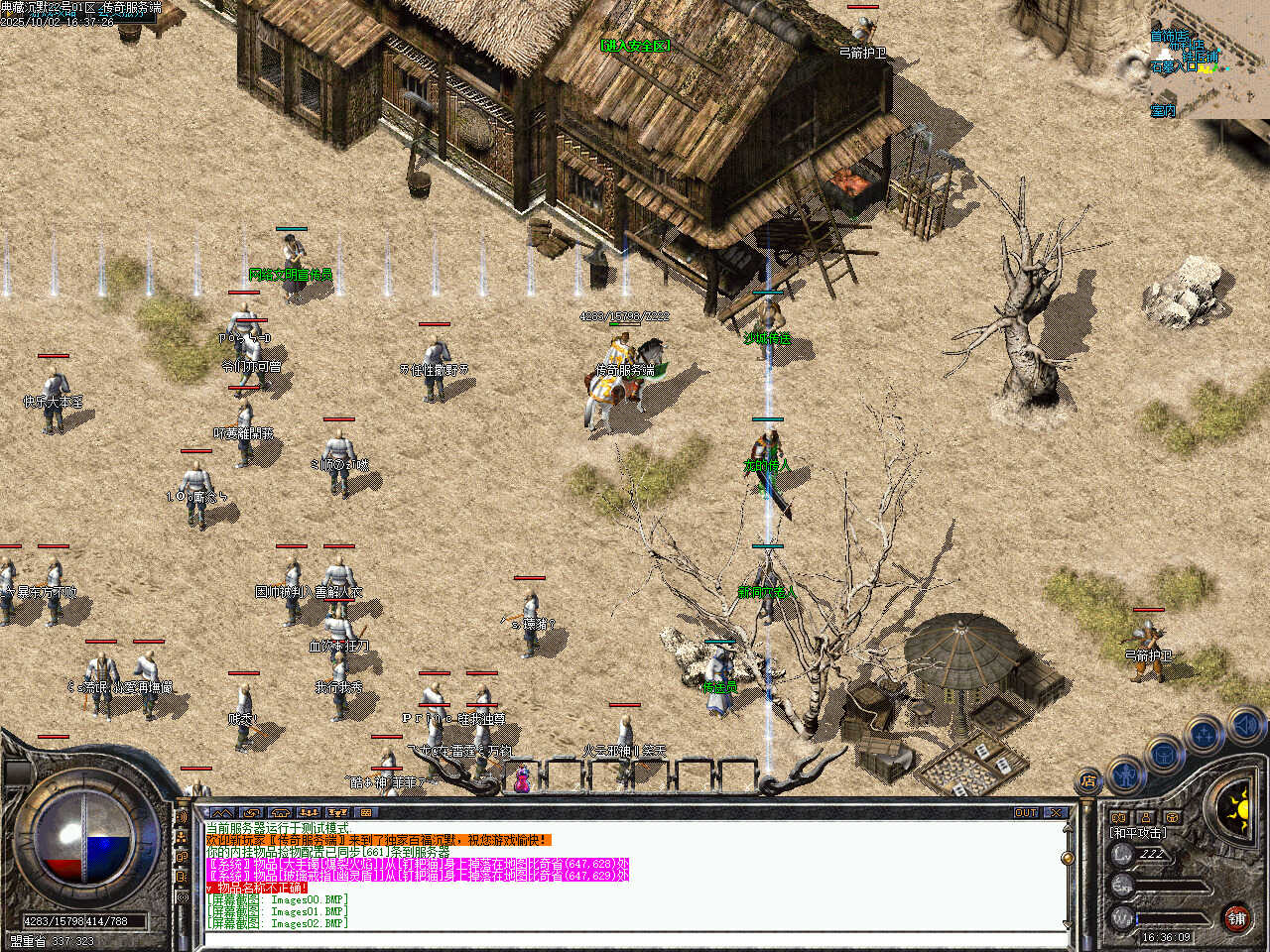The image size is (1270, 952).
Task: Select the purple potion belt slot
Action: (521, 780)
